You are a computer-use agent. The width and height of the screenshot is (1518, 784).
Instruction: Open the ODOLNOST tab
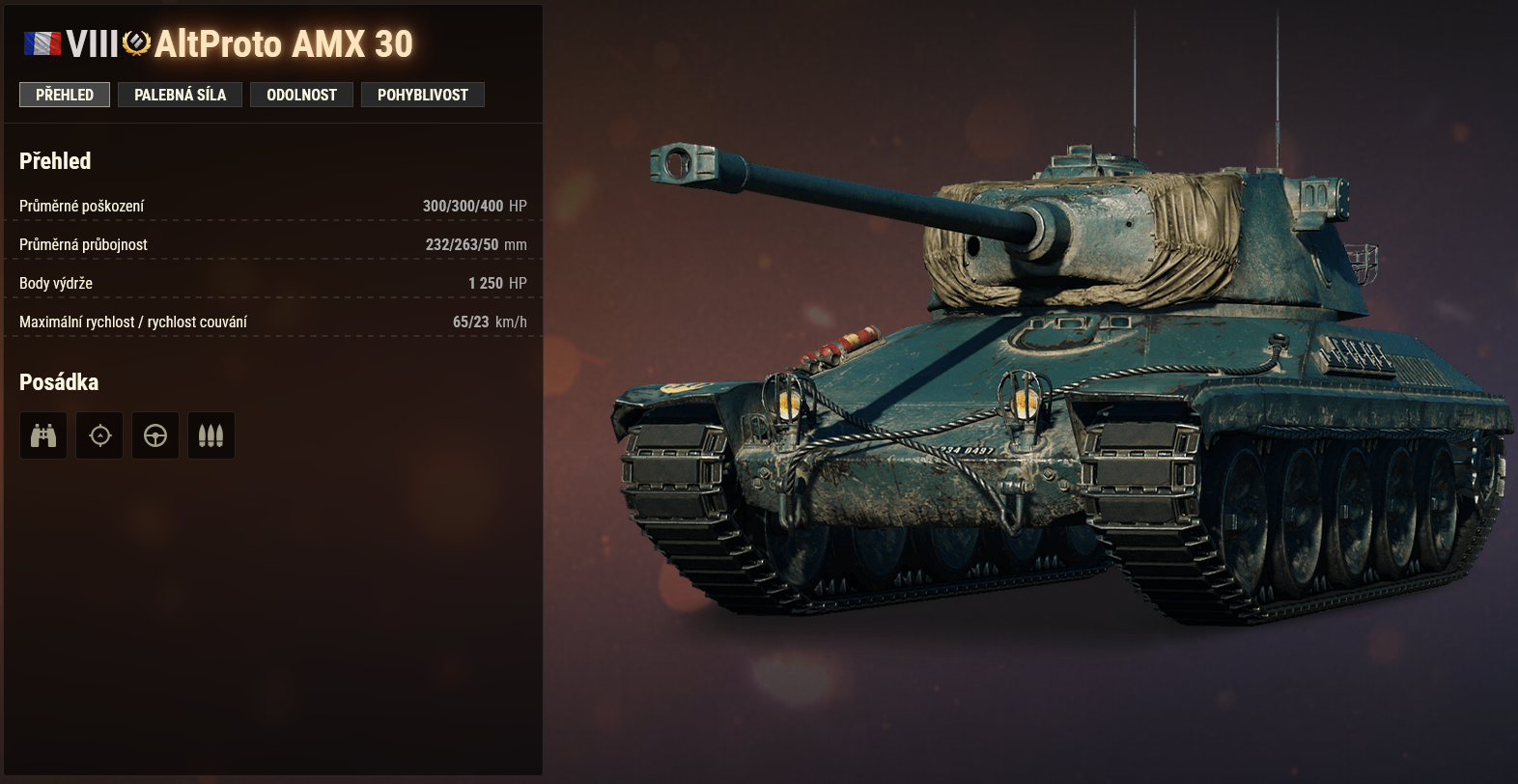pos(301,94)
